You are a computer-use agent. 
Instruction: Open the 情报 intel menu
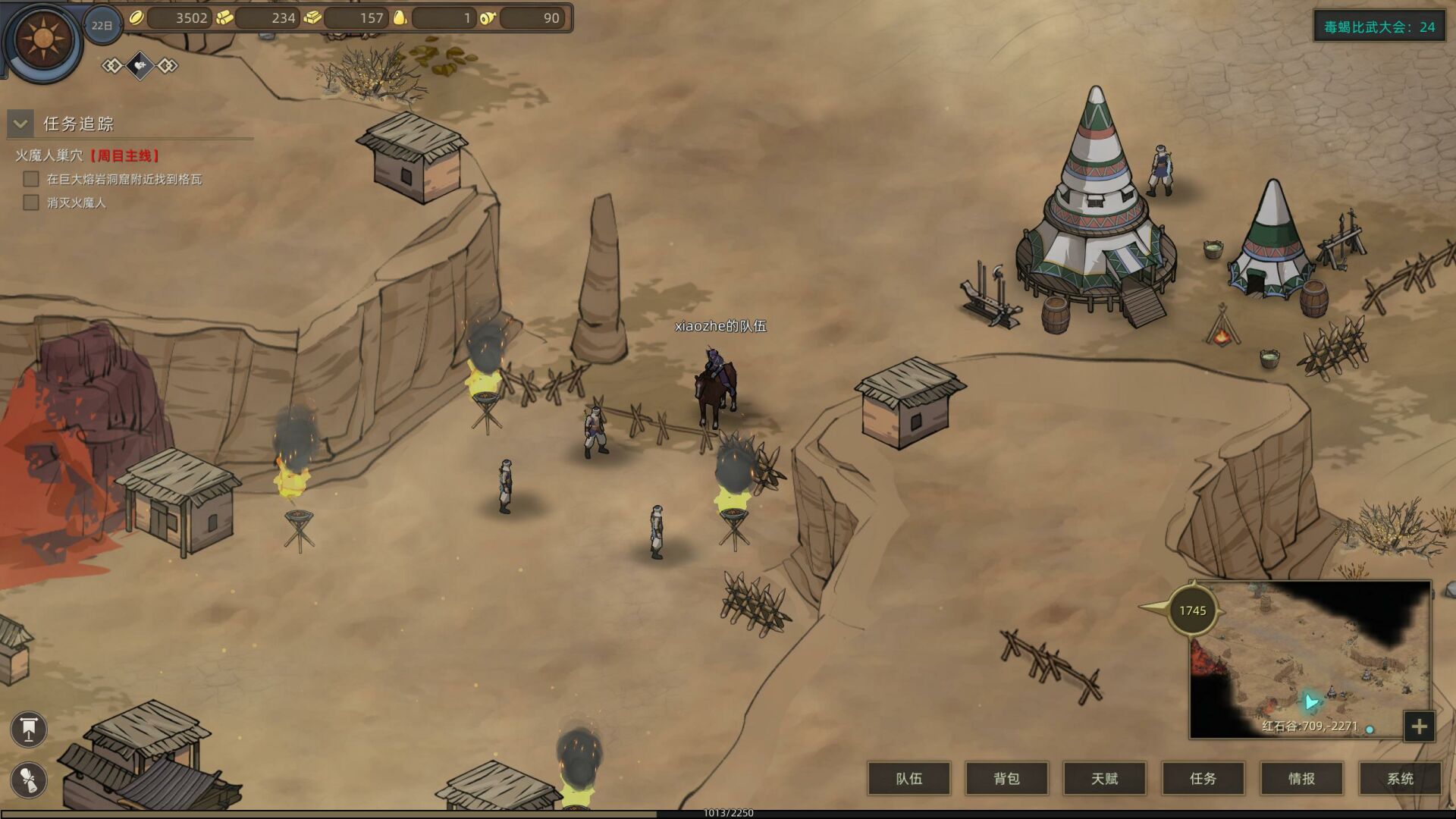tap(1301, 779)
